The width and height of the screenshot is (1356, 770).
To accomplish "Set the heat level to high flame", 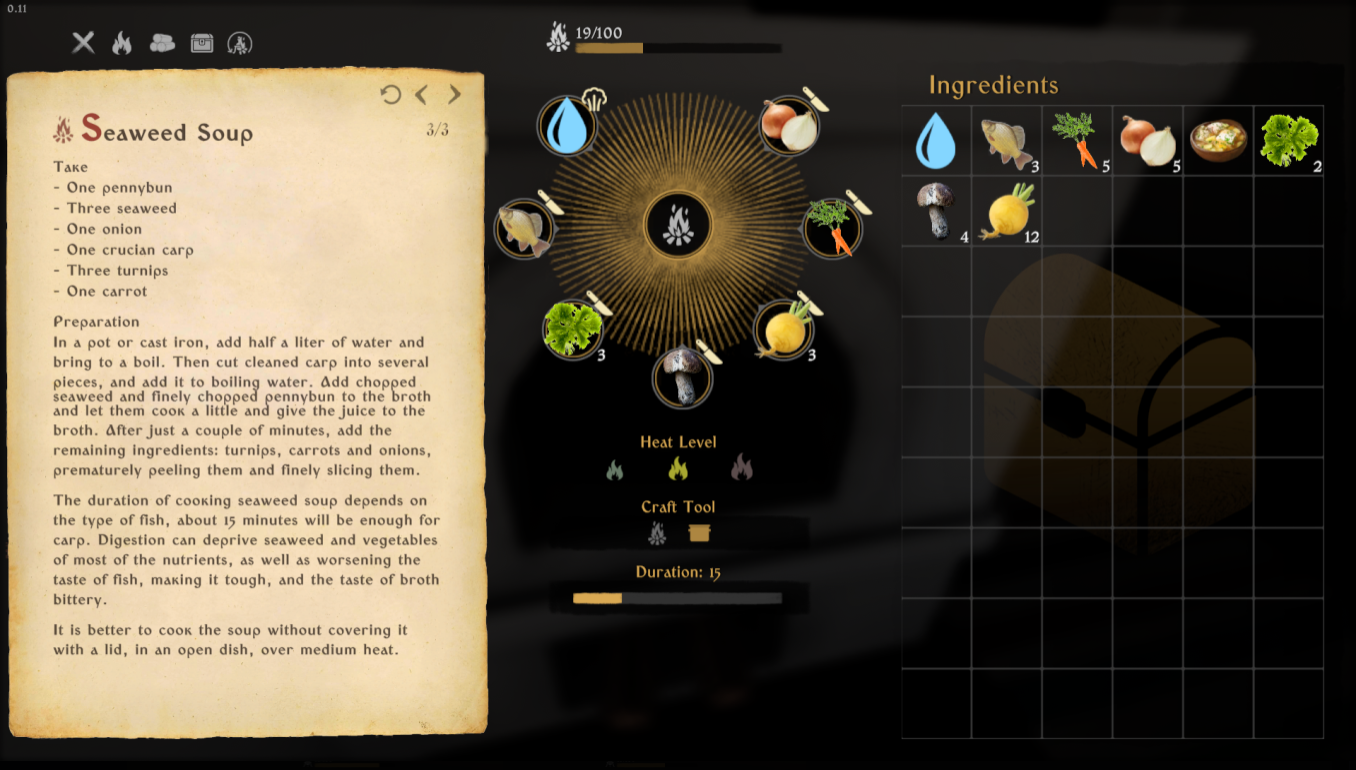I will coord(741,467).
